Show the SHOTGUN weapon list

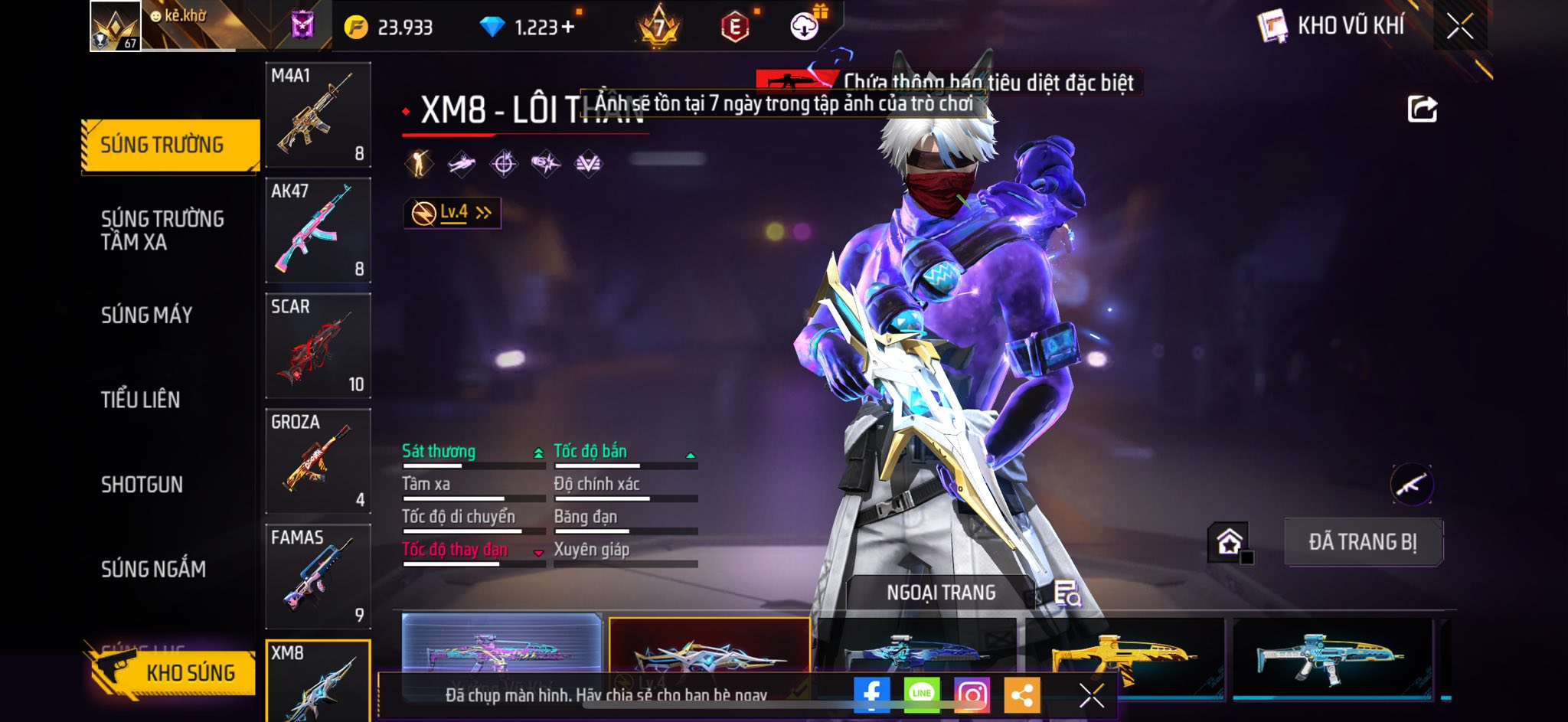coord(142,485)
